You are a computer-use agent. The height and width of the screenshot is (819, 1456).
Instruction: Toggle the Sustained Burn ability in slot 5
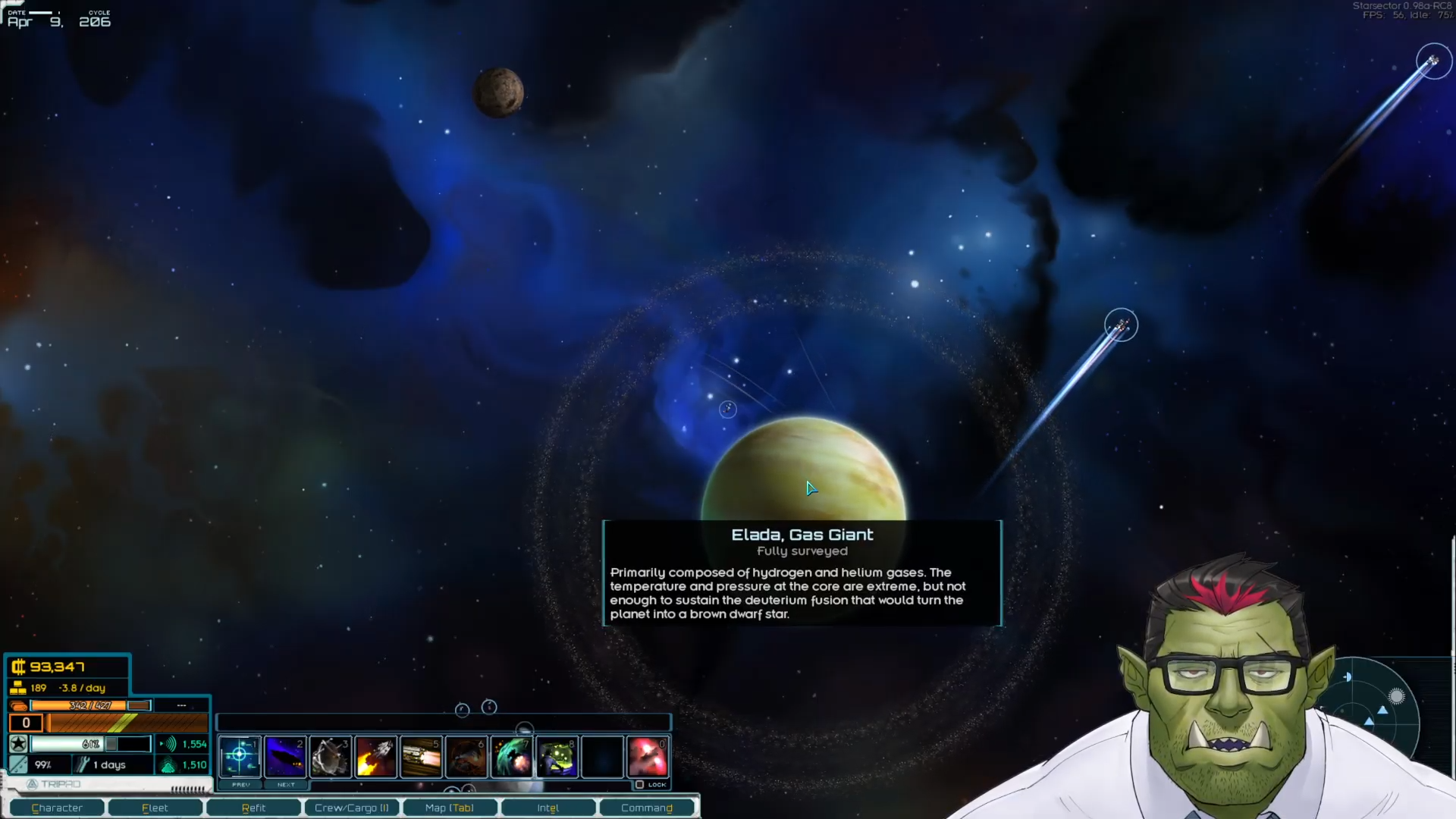(x=422, y=756)
